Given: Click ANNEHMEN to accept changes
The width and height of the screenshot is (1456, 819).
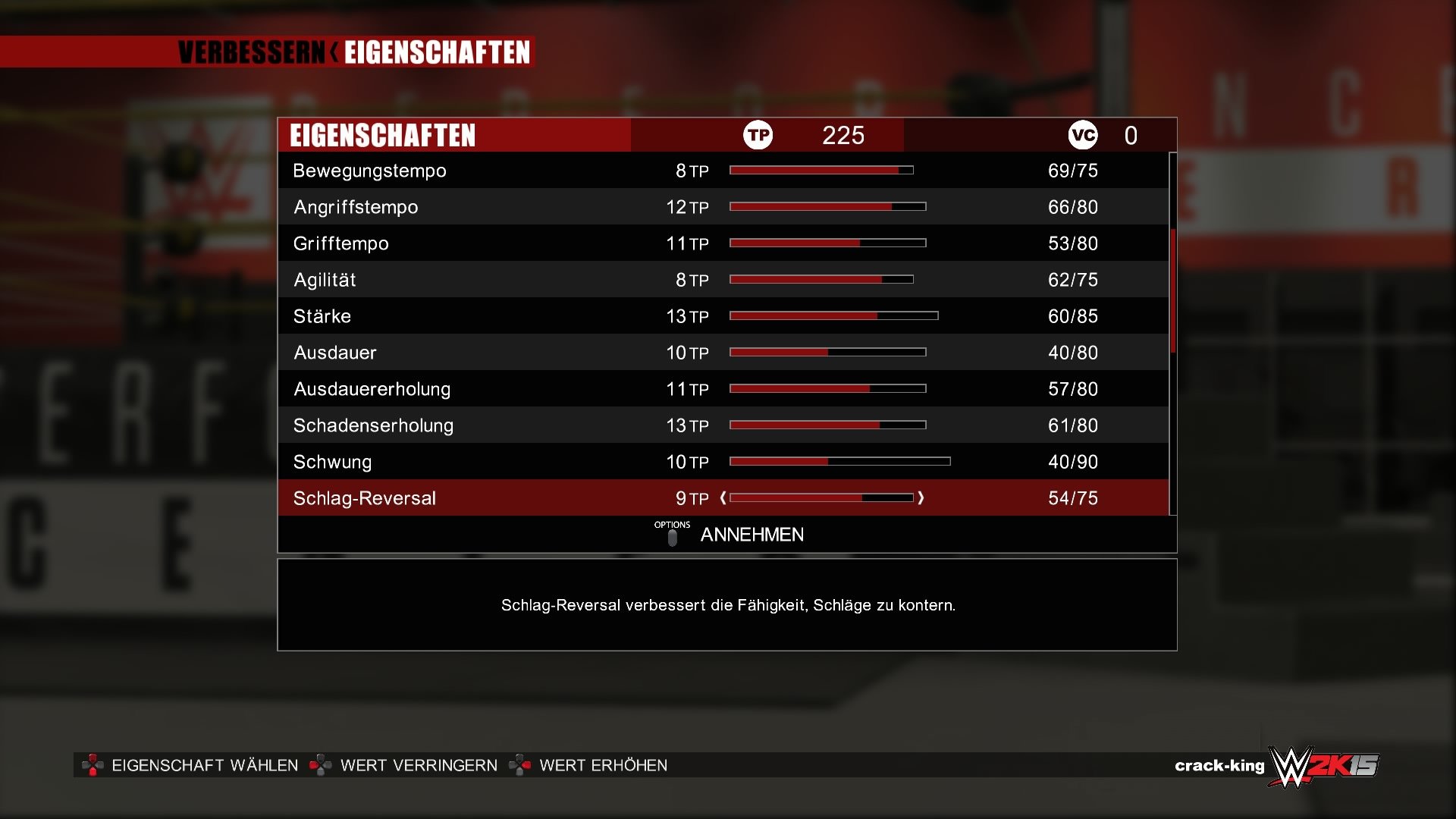Looking at the screenshot, I should [751, 535].
